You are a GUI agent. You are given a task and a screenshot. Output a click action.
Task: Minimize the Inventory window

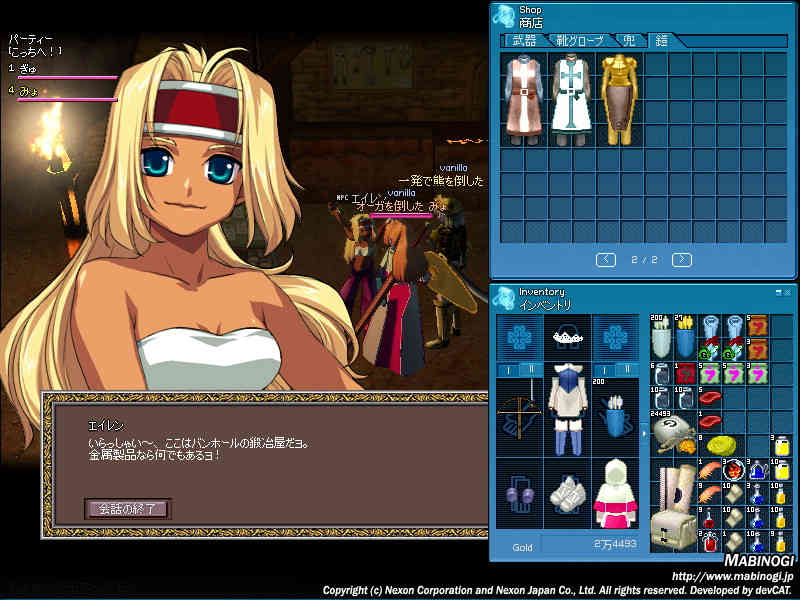click(778, 292)
